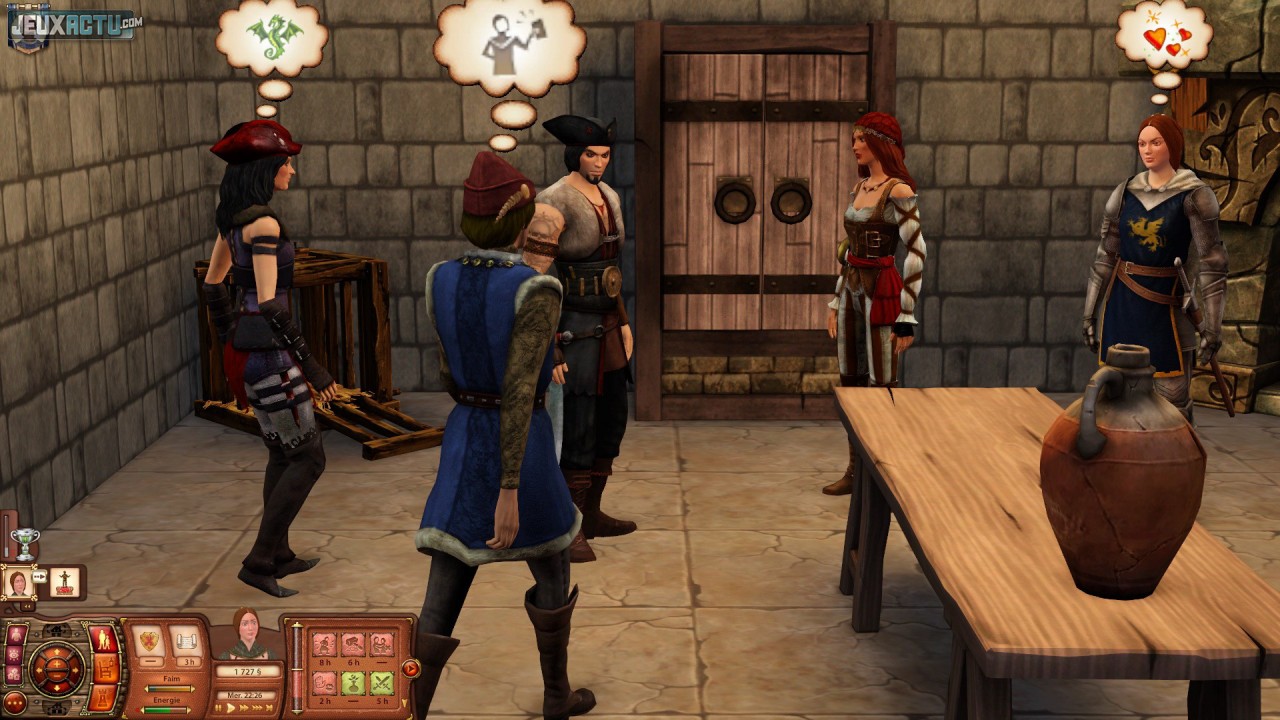This screenshot has height=720, width=1280.
Task: Open the scroll responsibility with 3h left
Action: (185, 639)
